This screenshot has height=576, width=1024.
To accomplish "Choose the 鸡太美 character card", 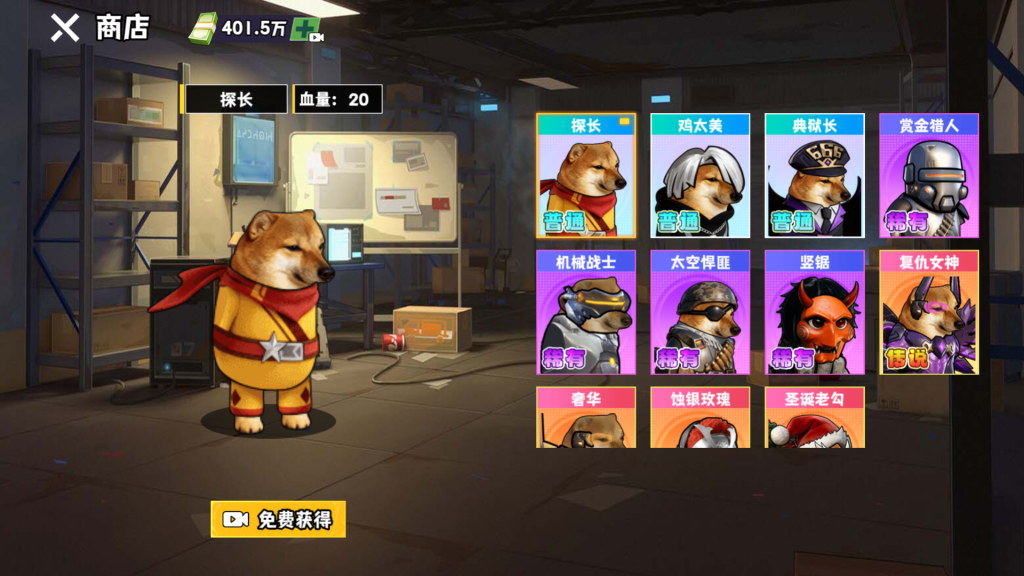I will 700,176.
